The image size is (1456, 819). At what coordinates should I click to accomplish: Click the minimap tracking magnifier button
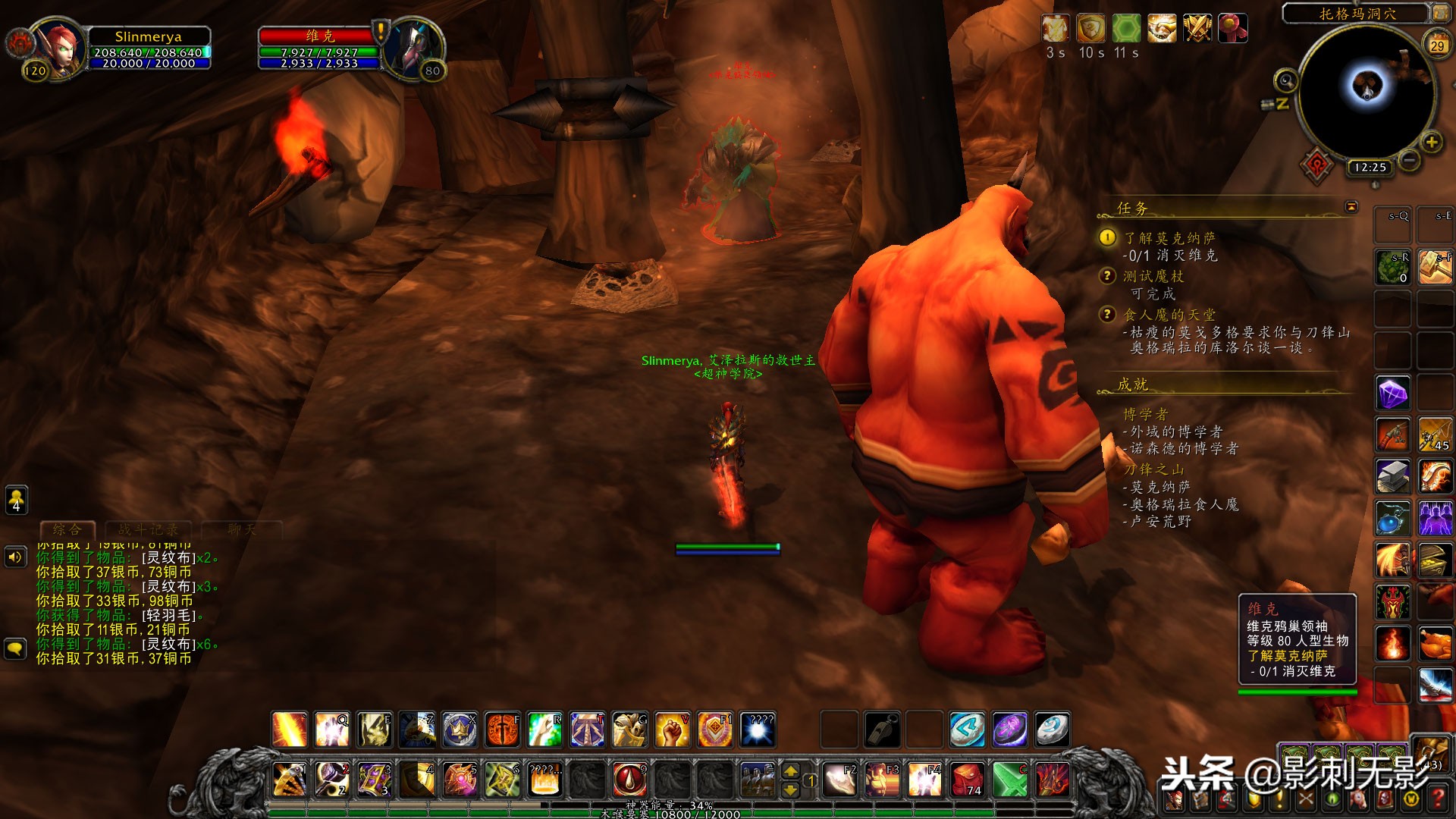1285,80
